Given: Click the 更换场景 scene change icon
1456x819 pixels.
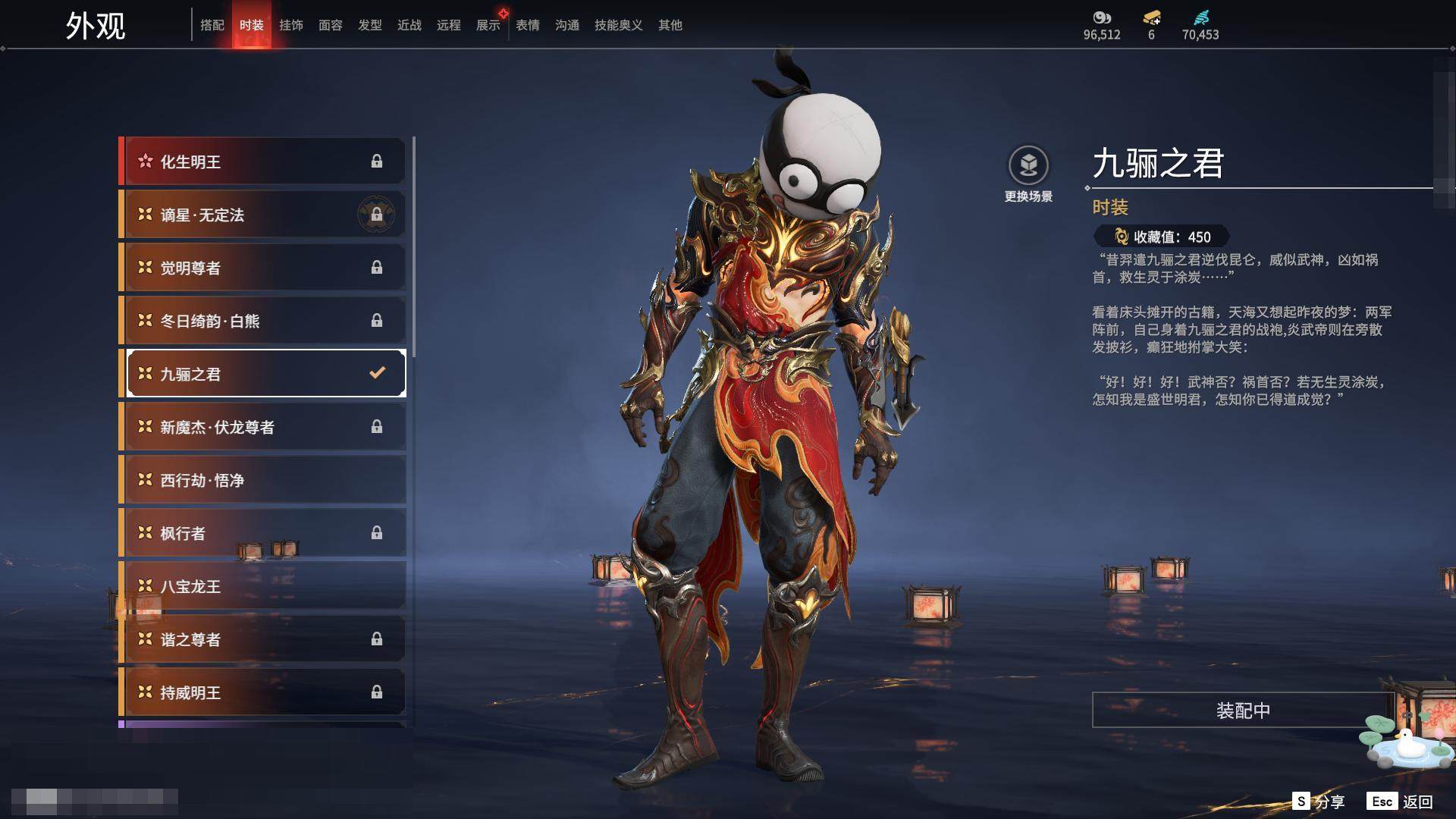Looking at the screenshot, I should 1028,166.
